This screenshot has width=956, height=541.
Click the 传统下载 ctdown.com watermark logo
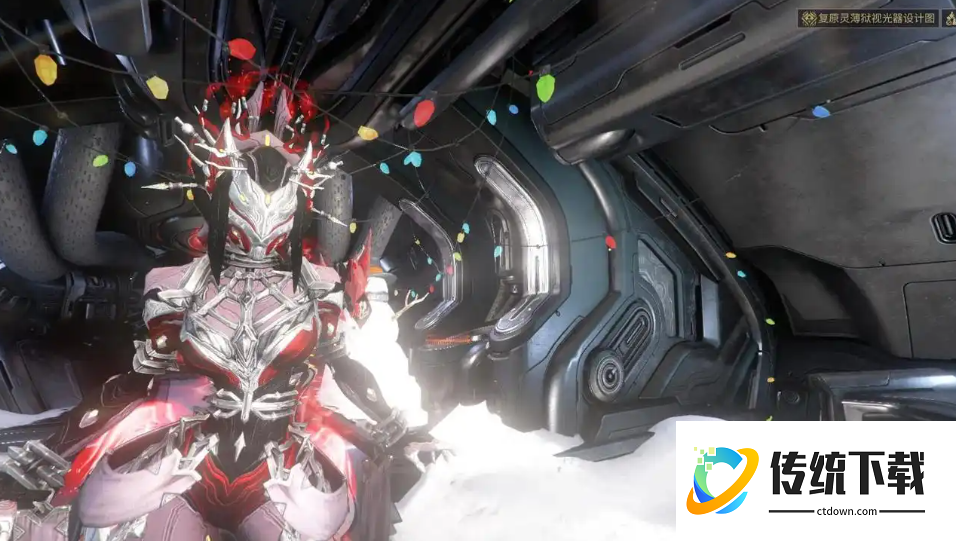pyautogui.click(x=815, y=481)
